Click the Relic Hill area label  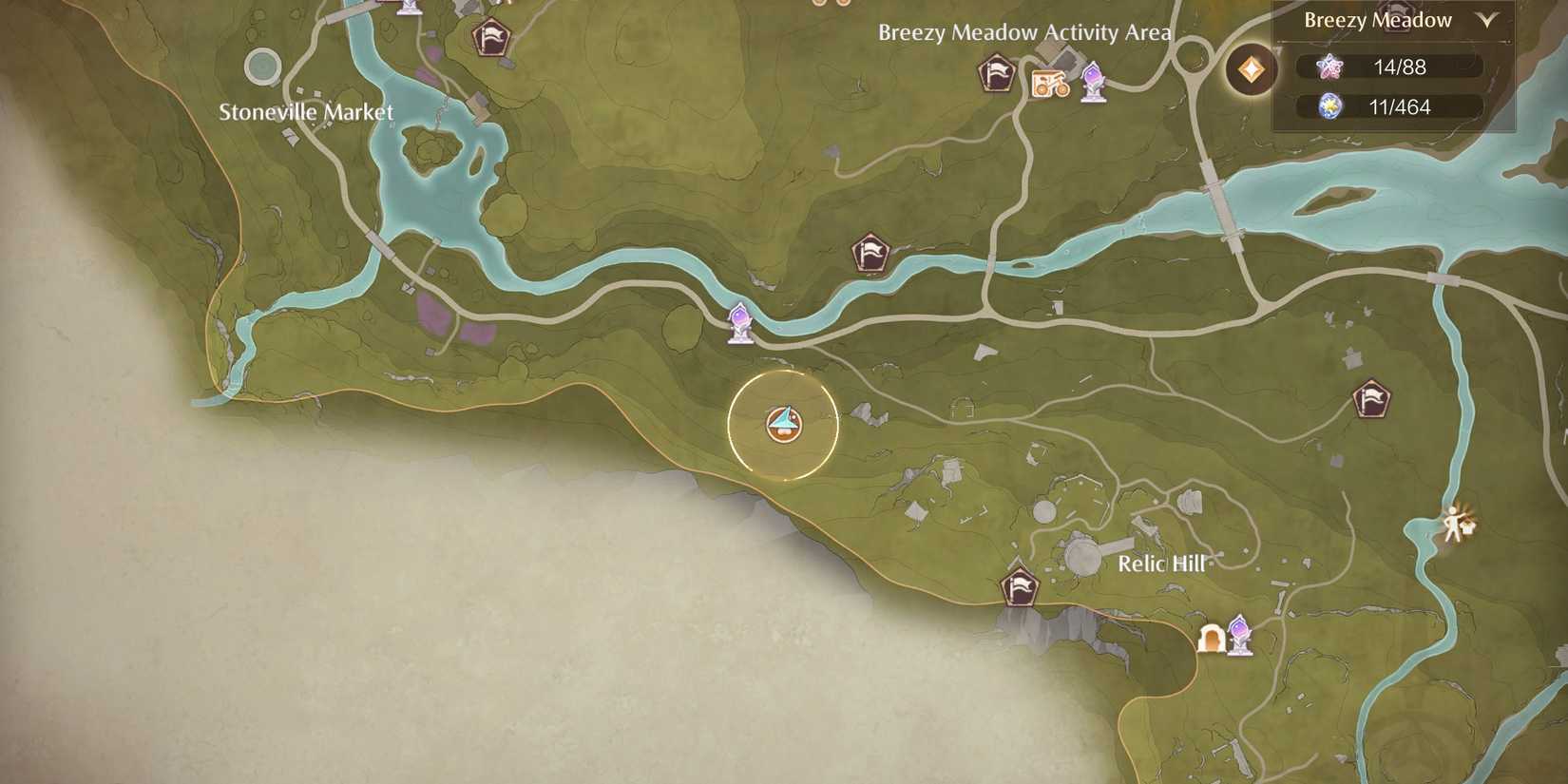[1161, 564]
